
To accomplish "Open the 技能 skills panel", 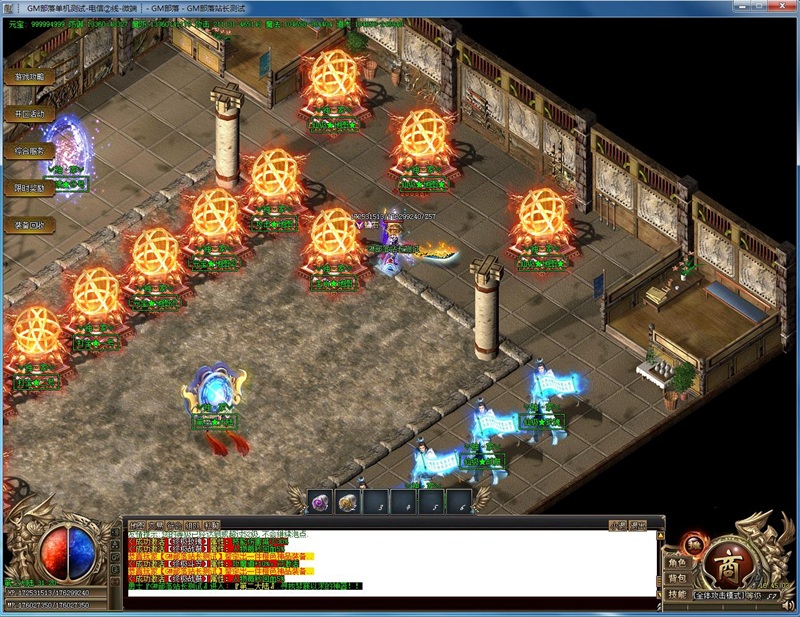I will point(677,594).
